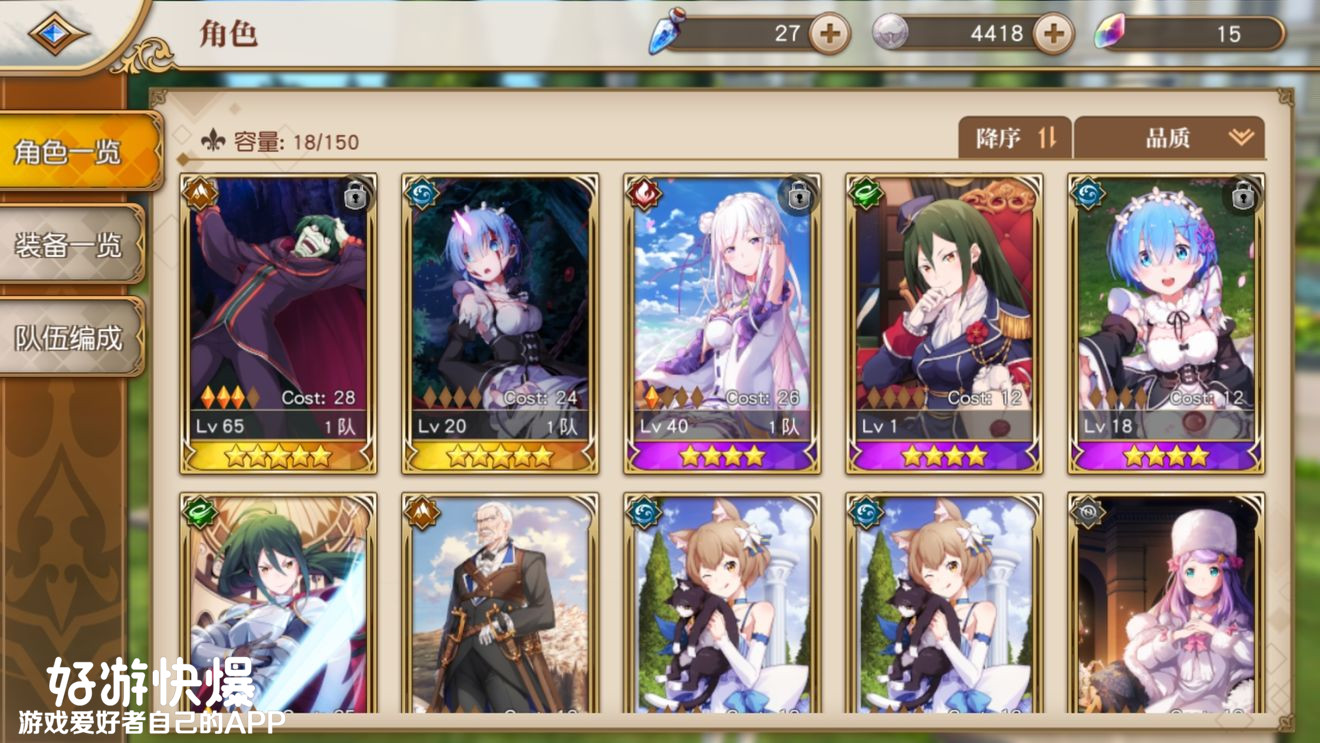Add silver coins using the plus button

click(1053, 34)
